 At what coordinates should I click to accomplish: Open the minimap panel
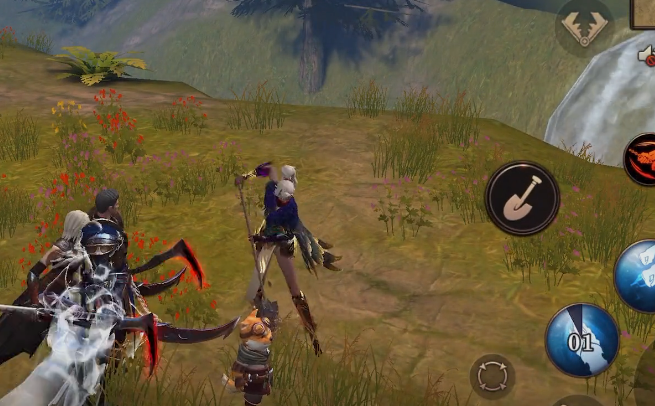pyautogui.click(x=643, y=13)
